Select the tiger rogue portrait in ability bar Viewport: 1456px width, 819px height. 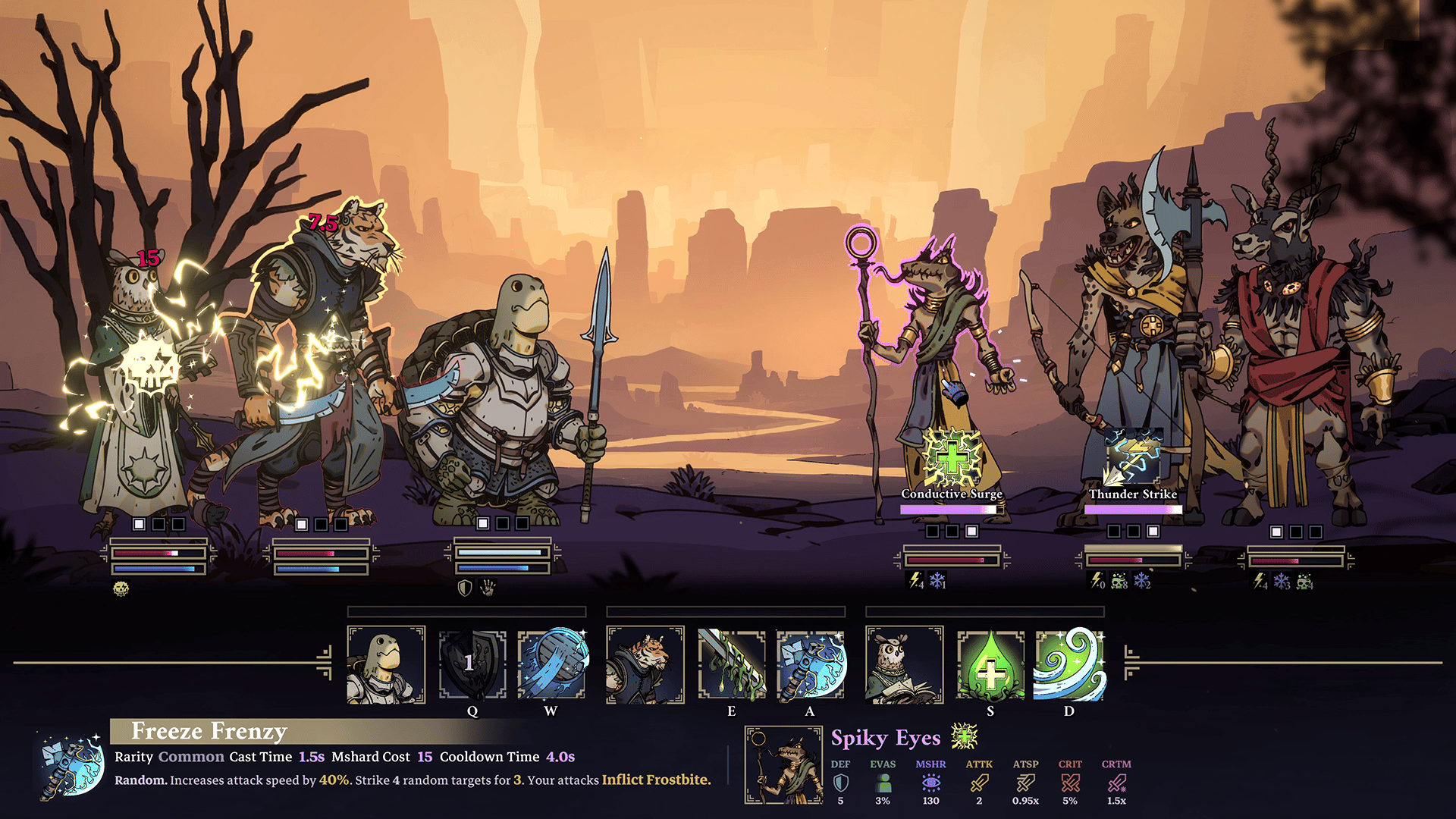click(645, 665)
